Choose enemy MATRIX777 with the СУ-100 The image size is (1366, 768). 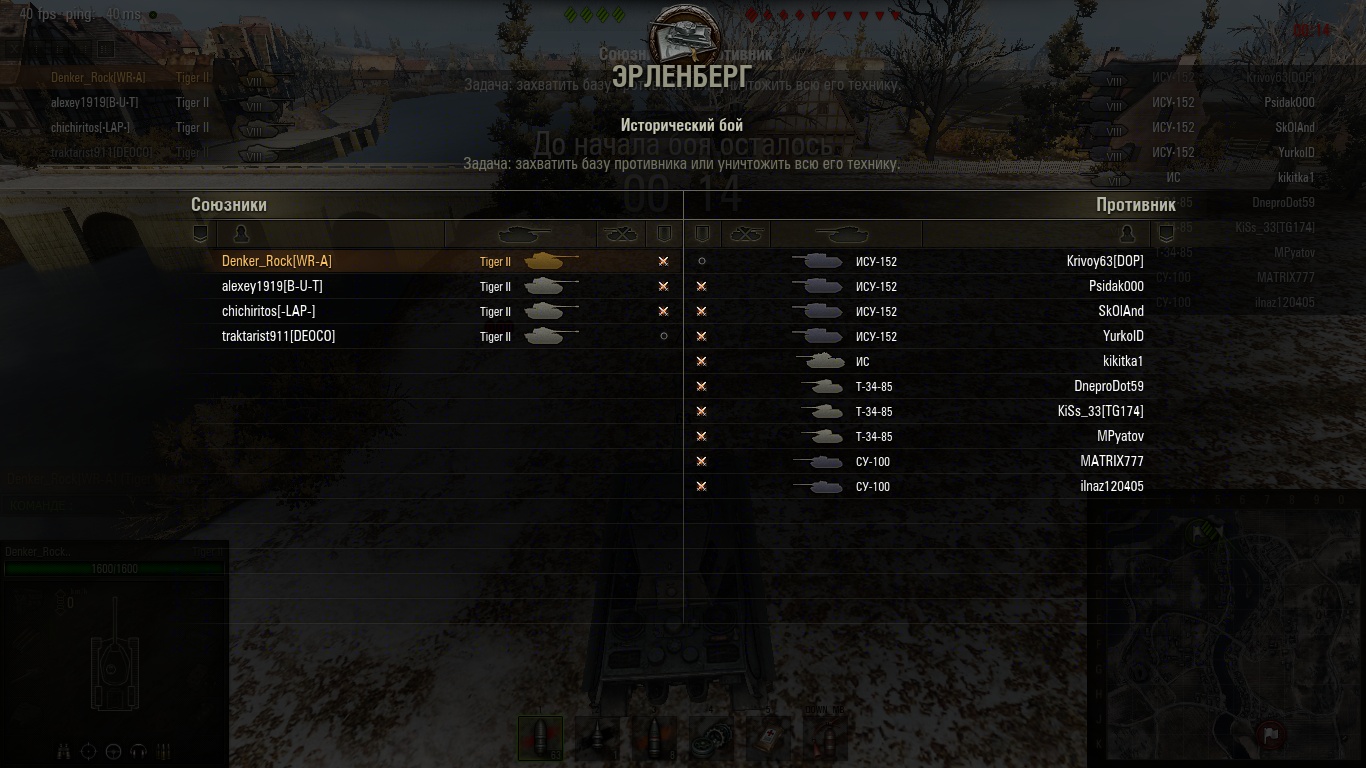tap(1111, 461)
